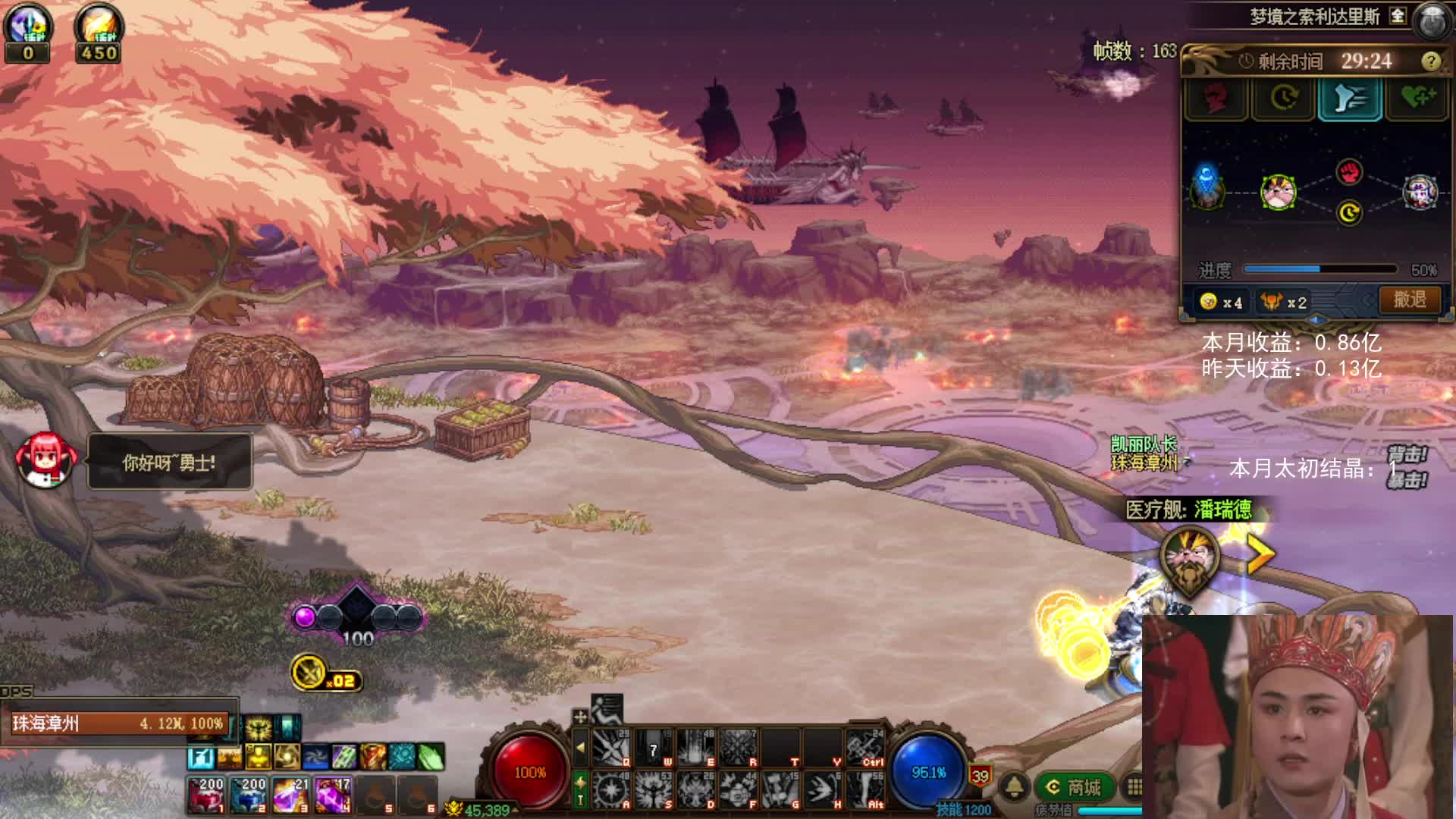Activate the skill bound to Q
This screenshot has width=1456, height=819.
tap(611, 748)
